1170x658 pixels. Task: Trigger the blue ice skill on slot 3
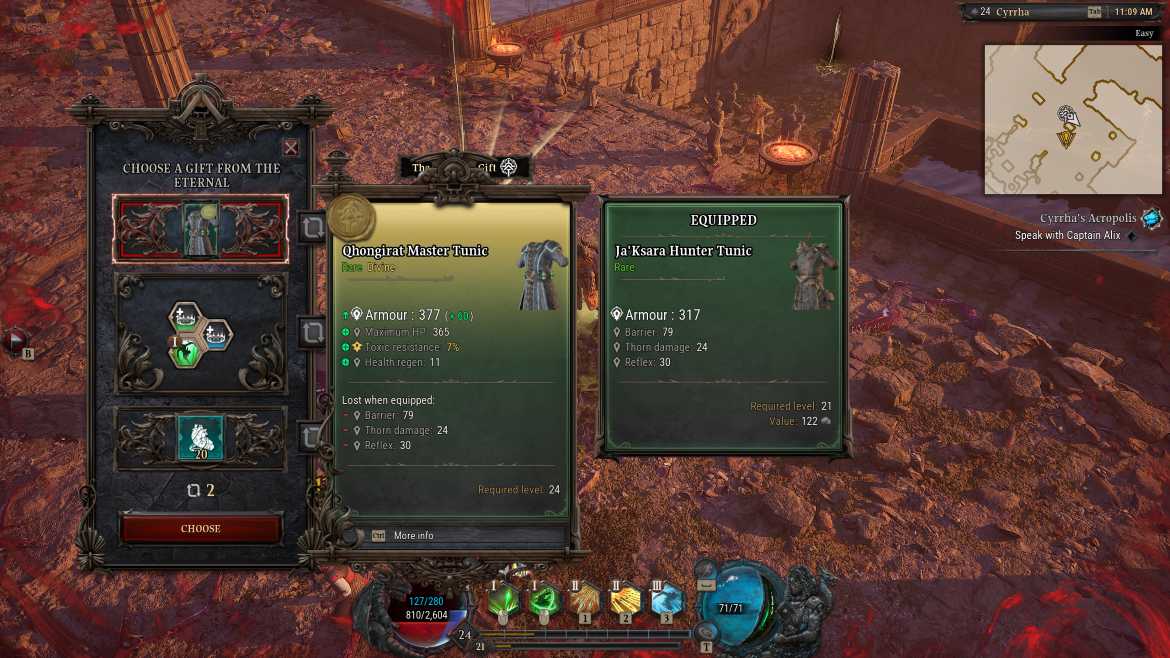667,600
